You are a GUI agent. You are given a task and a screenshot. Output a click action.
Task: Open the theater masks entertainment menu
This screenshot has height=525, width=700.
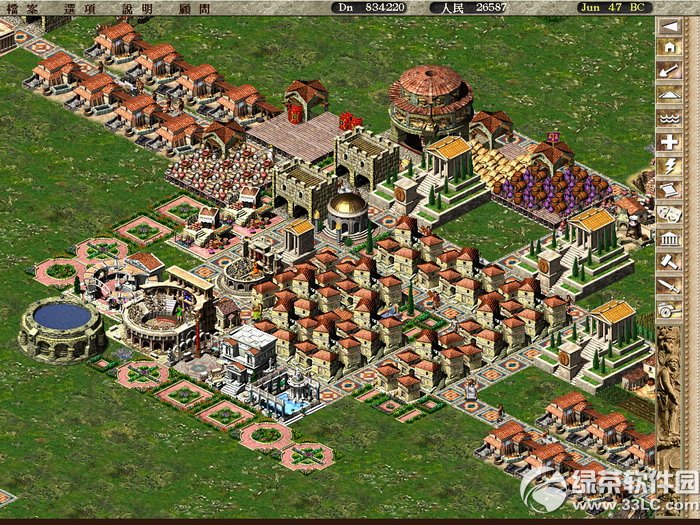tap(669, 212)
